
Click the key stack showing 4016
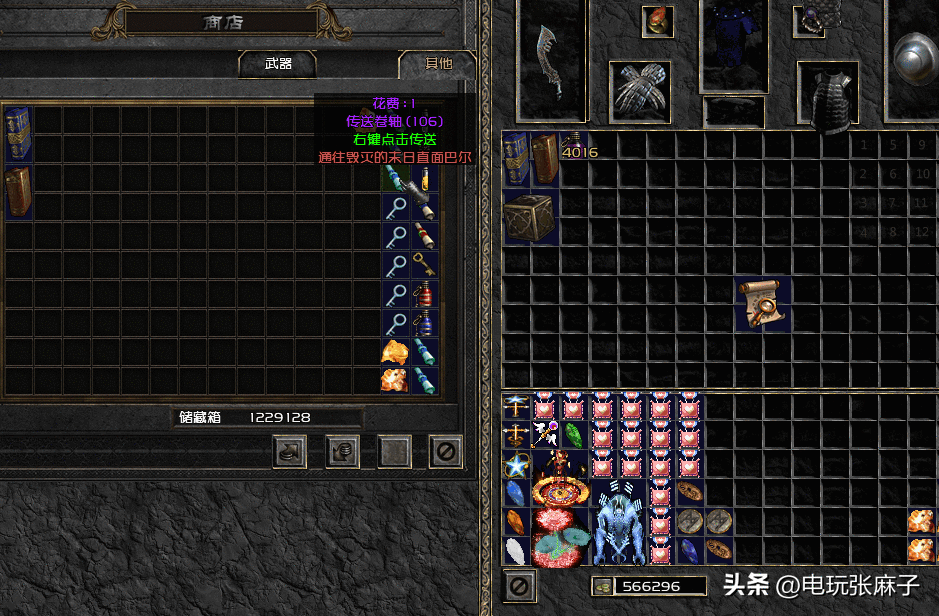574,147
